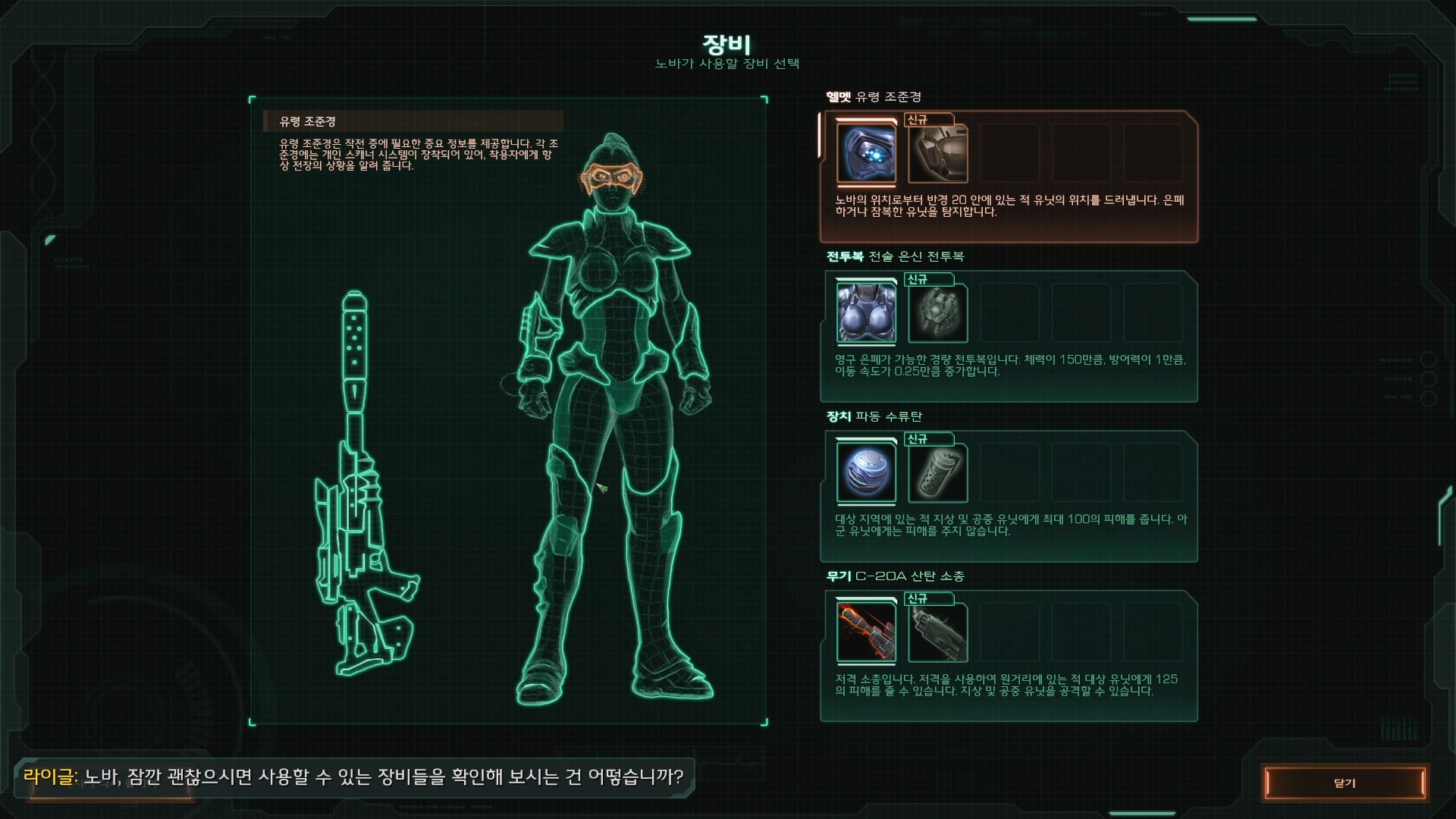Viewport: 1456px width, 819px height.
Task: Close the equipment screen with 닫기
Action: (1345, 783)
